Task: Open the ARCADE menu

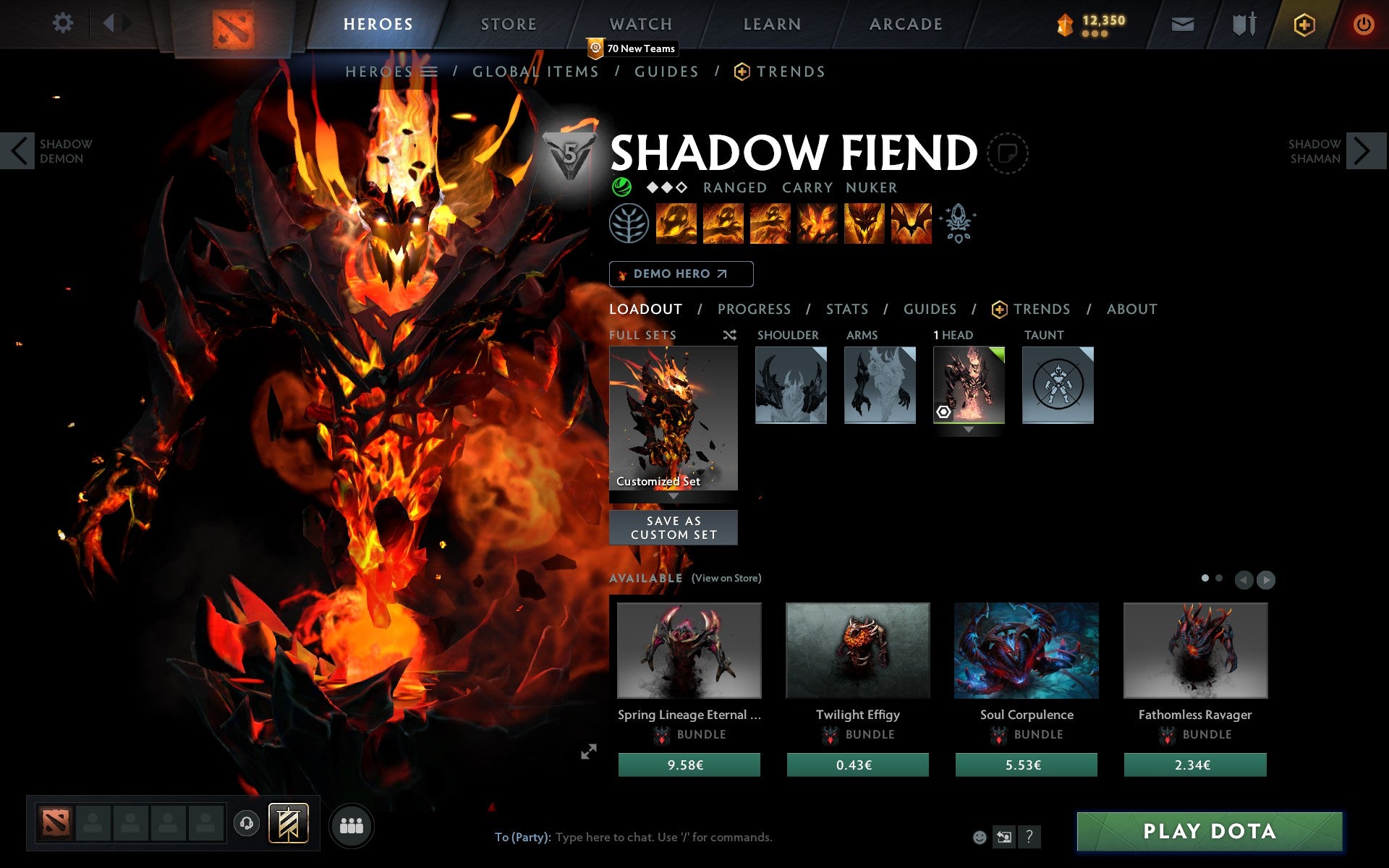Action: pos(904,23)
